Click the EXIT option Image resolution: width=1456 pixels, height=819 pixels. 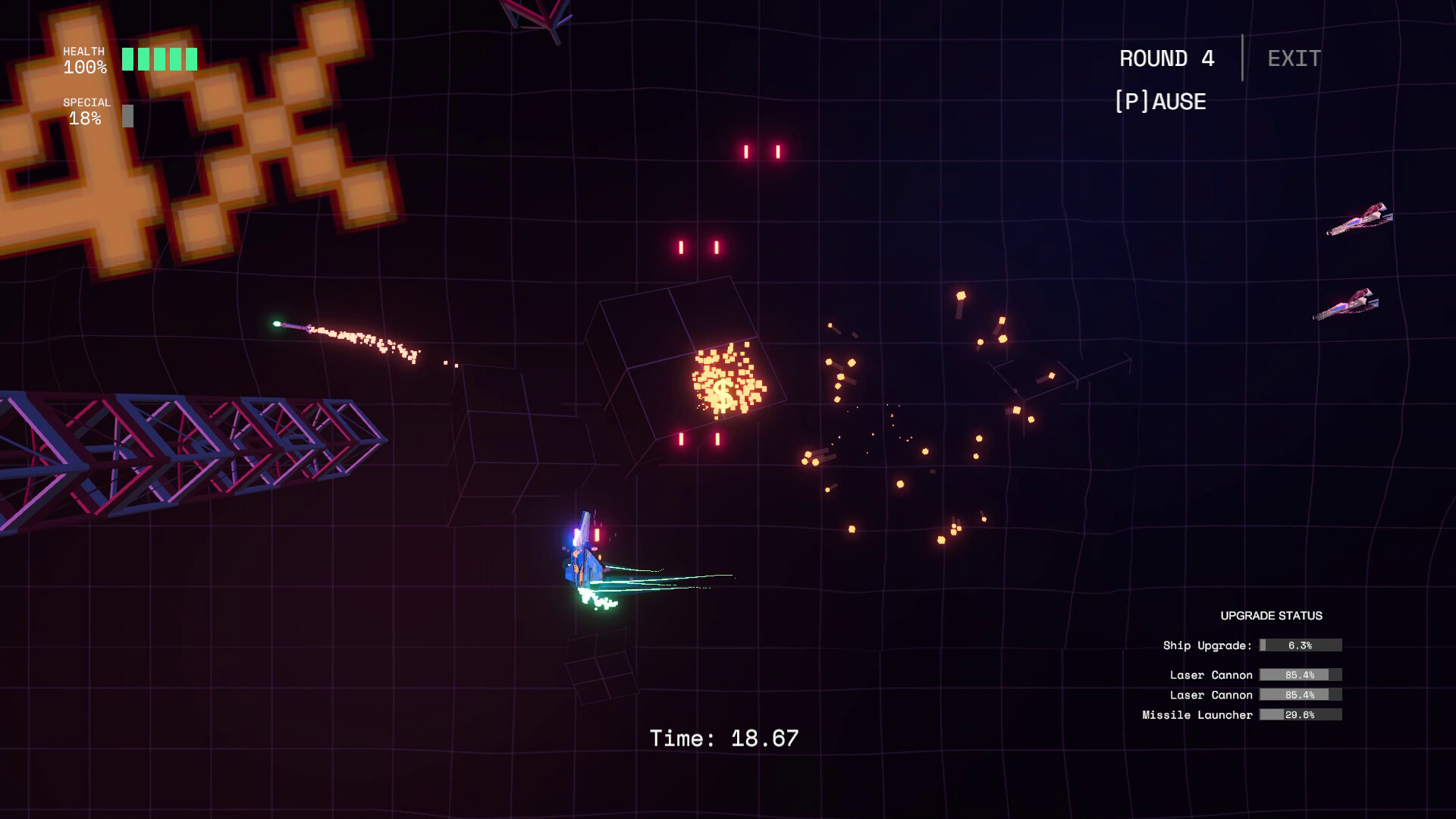click(1292, 58)
